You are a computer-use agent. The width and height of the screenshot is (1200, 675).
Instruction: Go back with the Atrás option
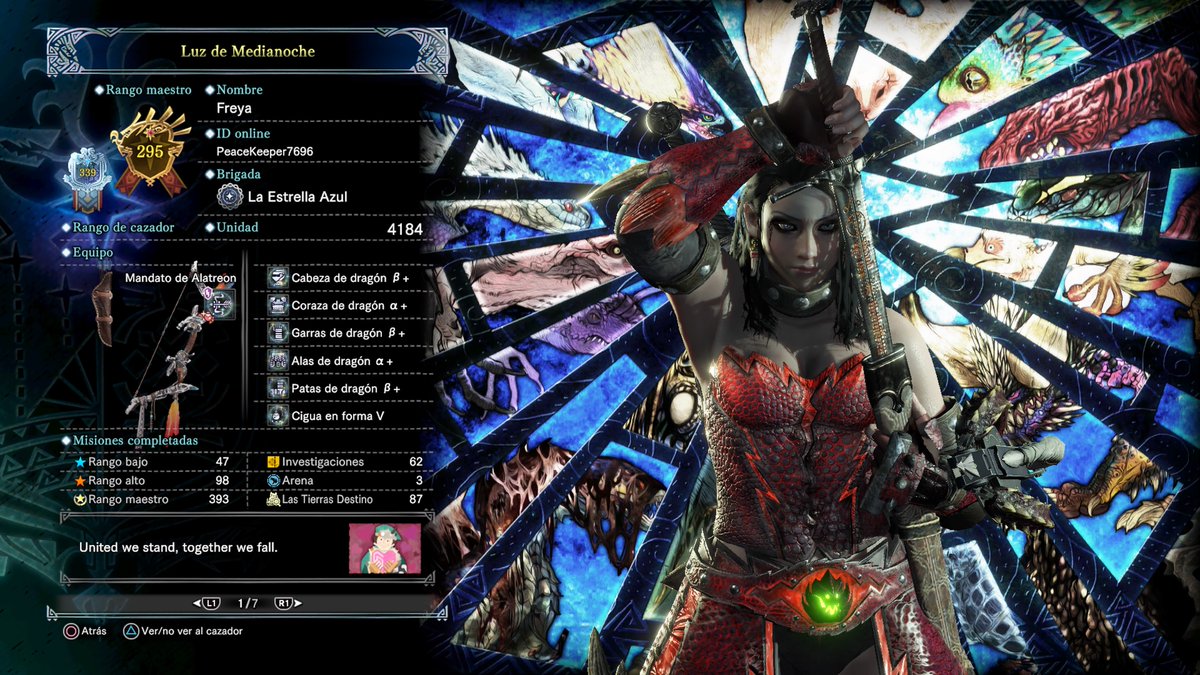pyautogui.click(x=84, y=631)
